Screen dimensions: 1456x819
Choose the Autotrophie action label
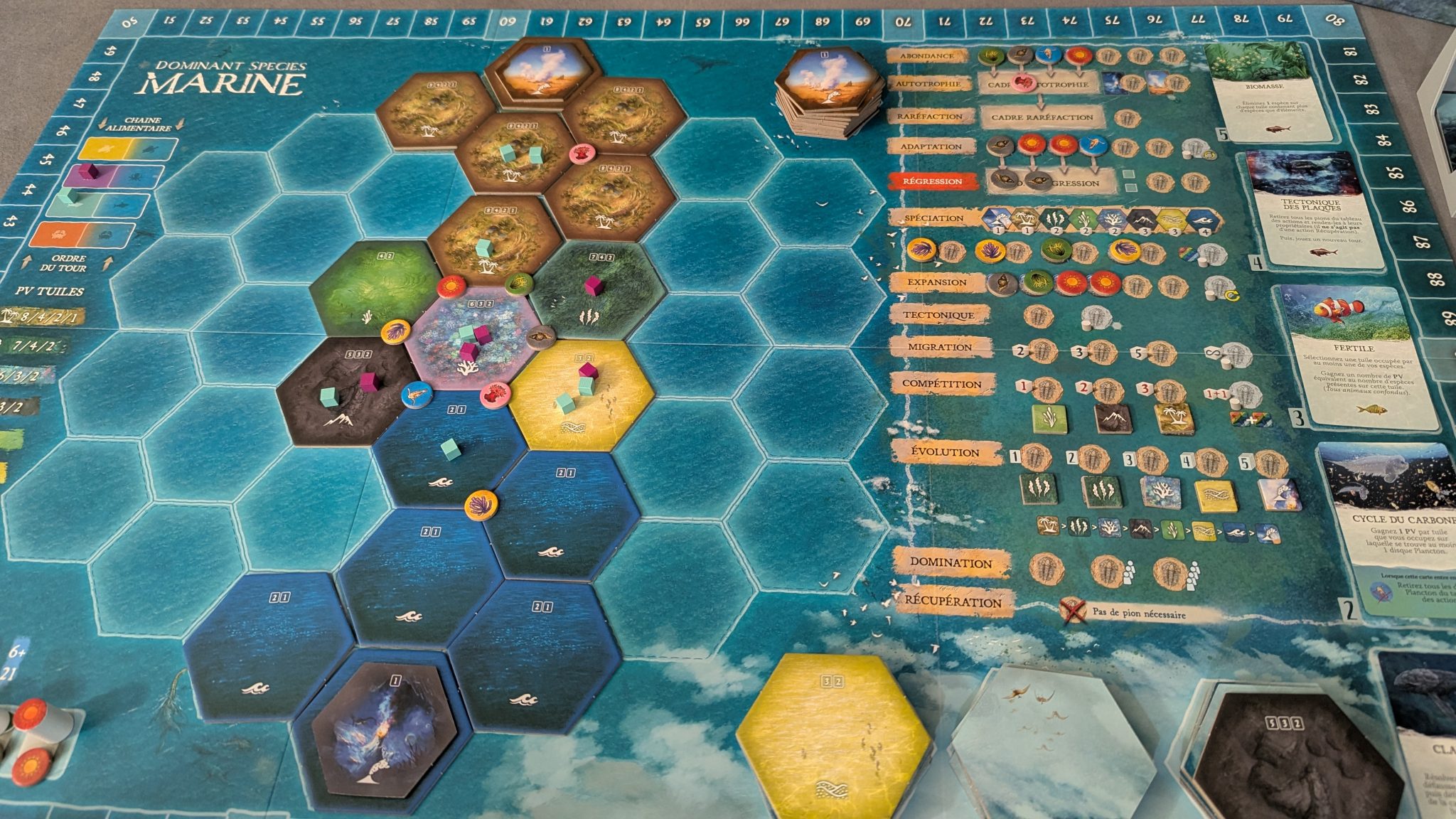coord(927,84)
